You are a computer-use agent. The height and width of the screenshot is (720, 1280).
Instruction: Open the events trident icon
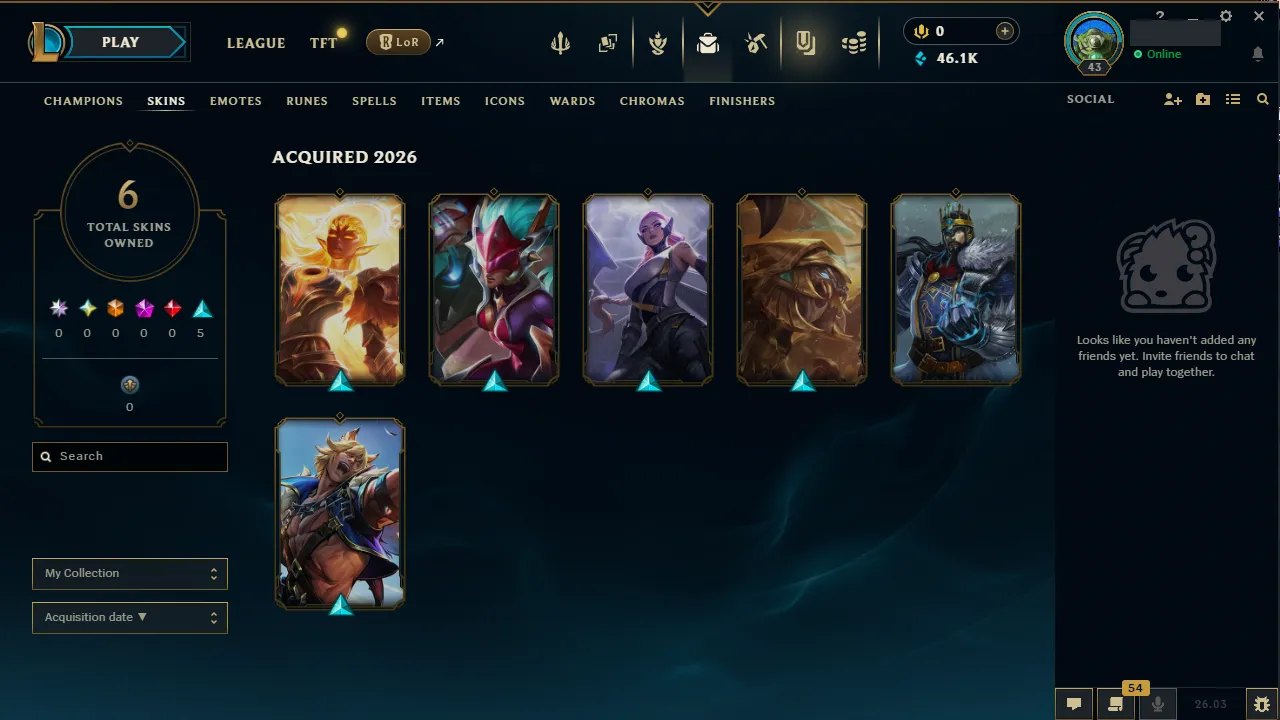(560, 42)
